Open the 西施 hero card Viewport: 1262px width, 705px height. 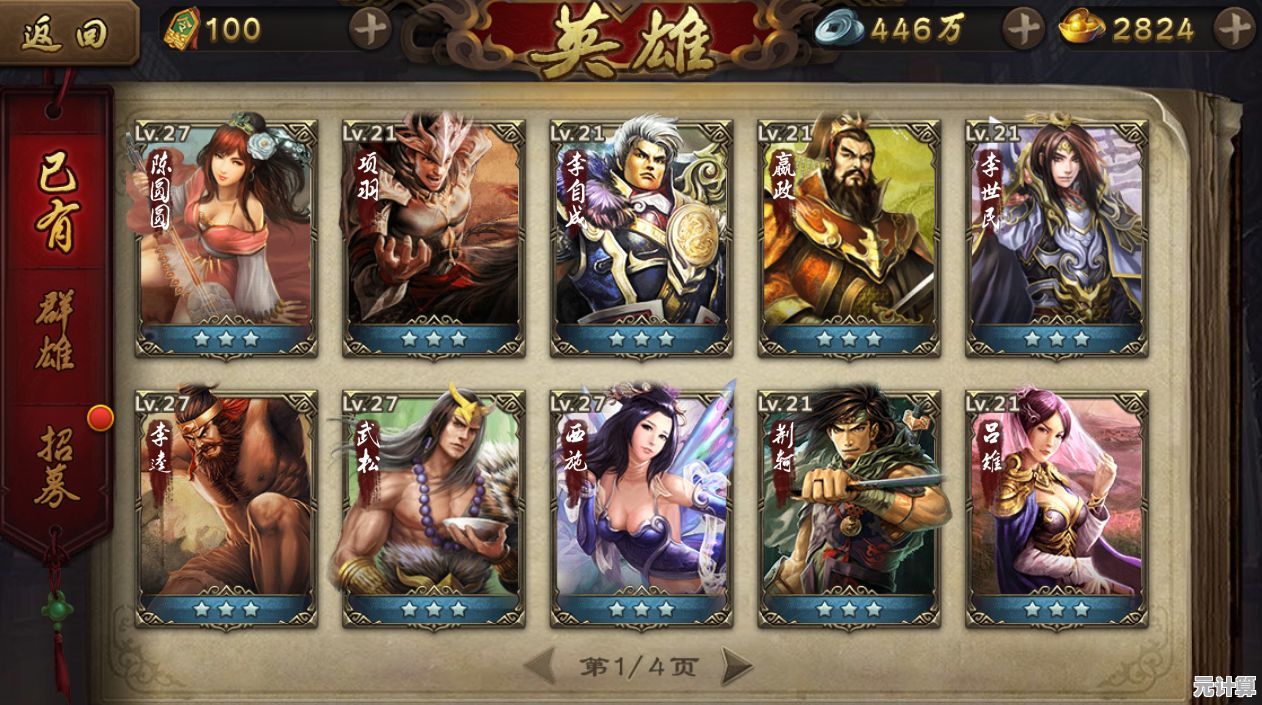tap(641, 508)
